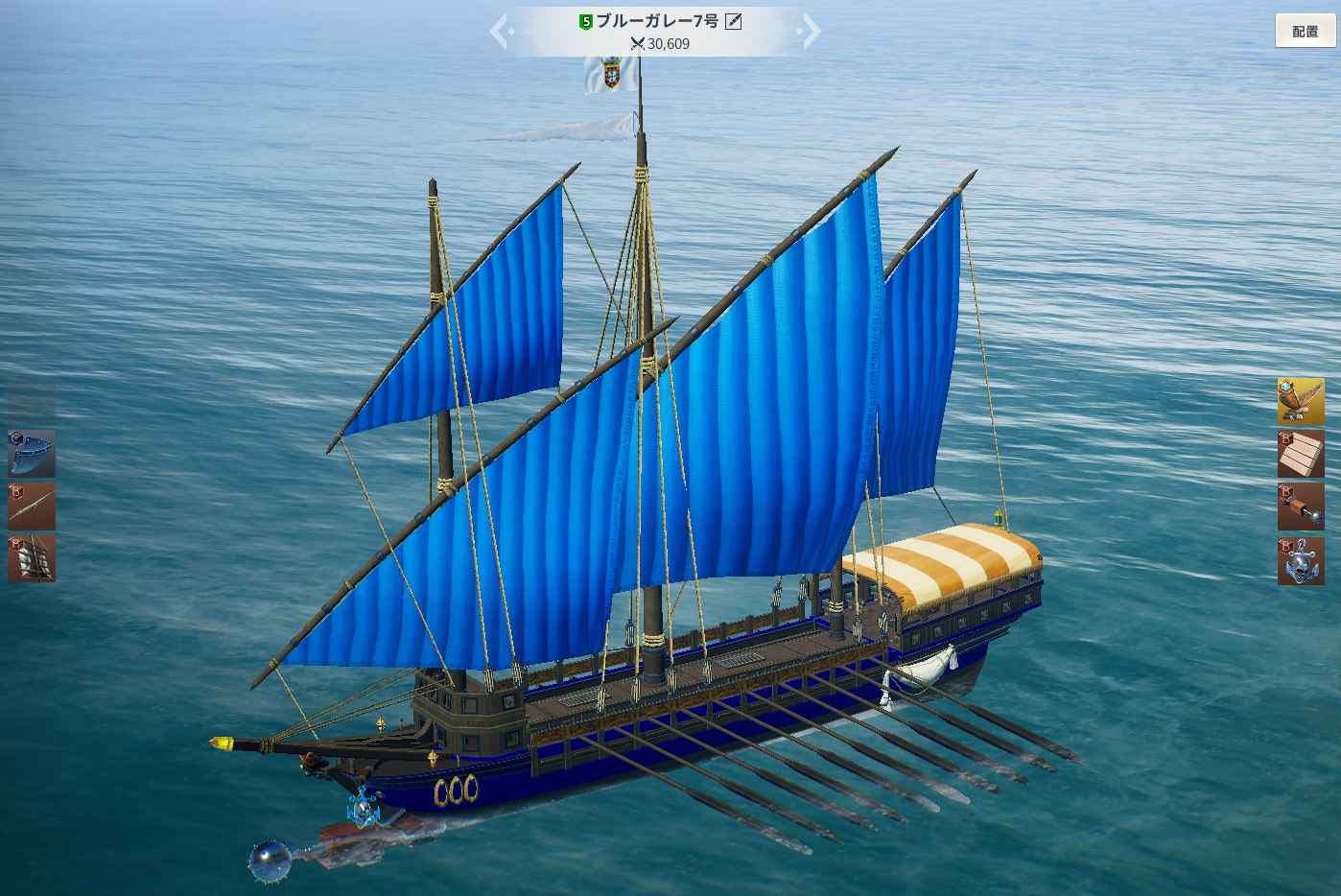Switch to the previous ship with left arrow
1341x896 pixels.
click(x=500, y=31)
